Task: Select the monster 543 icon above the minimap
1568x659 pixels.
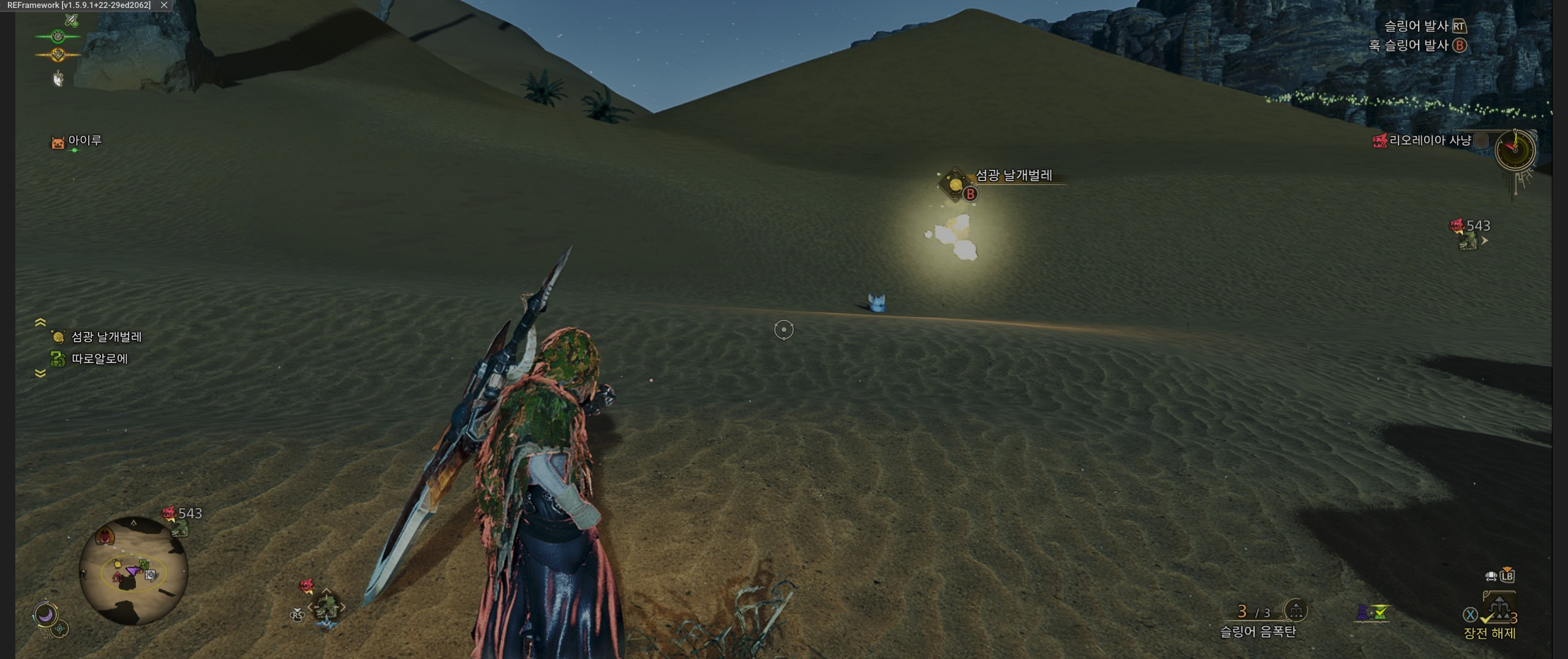Action: click(x=181, y=519)
